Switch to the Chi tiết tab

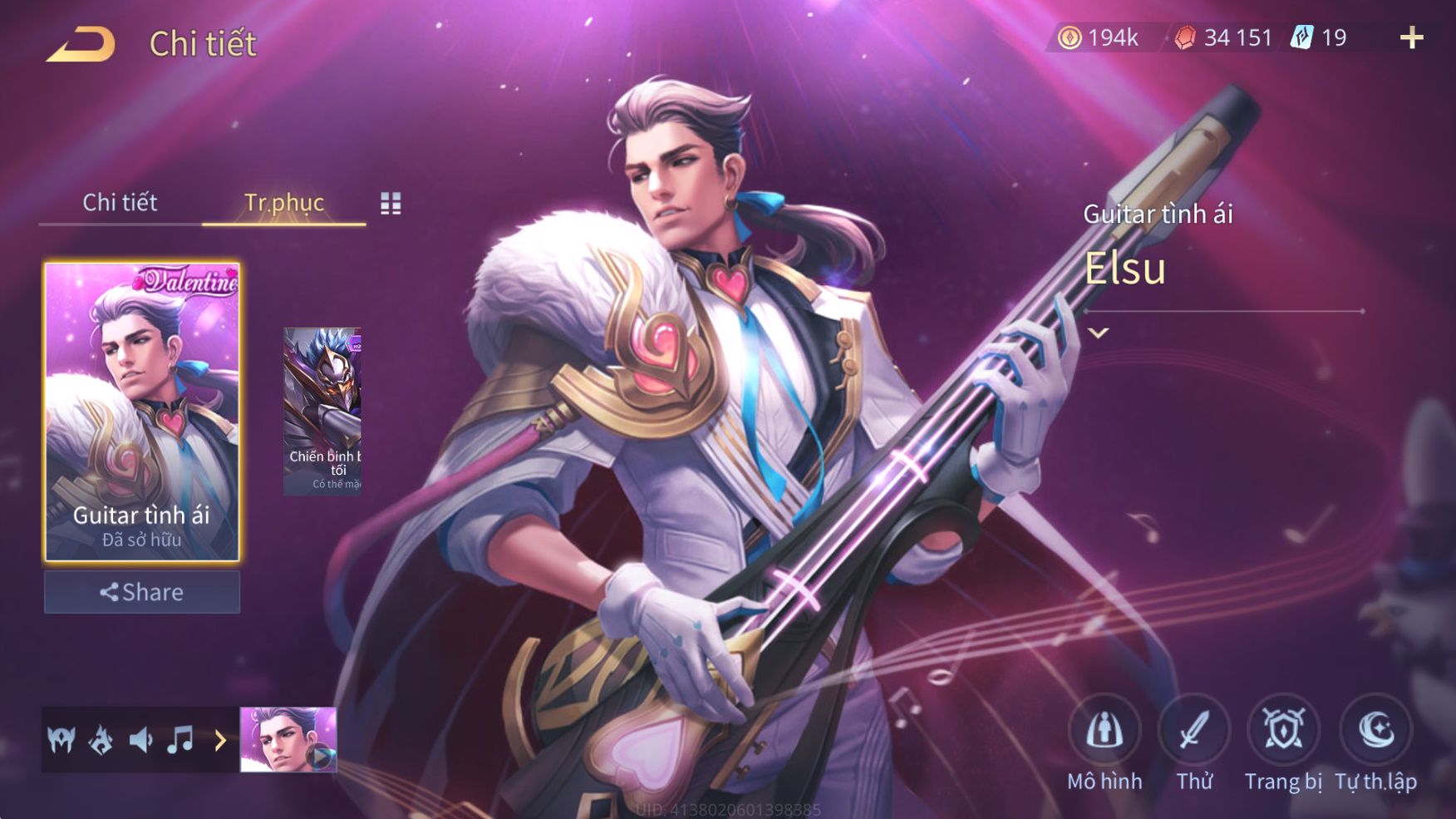pyautogui.click(x=120, y=202)
